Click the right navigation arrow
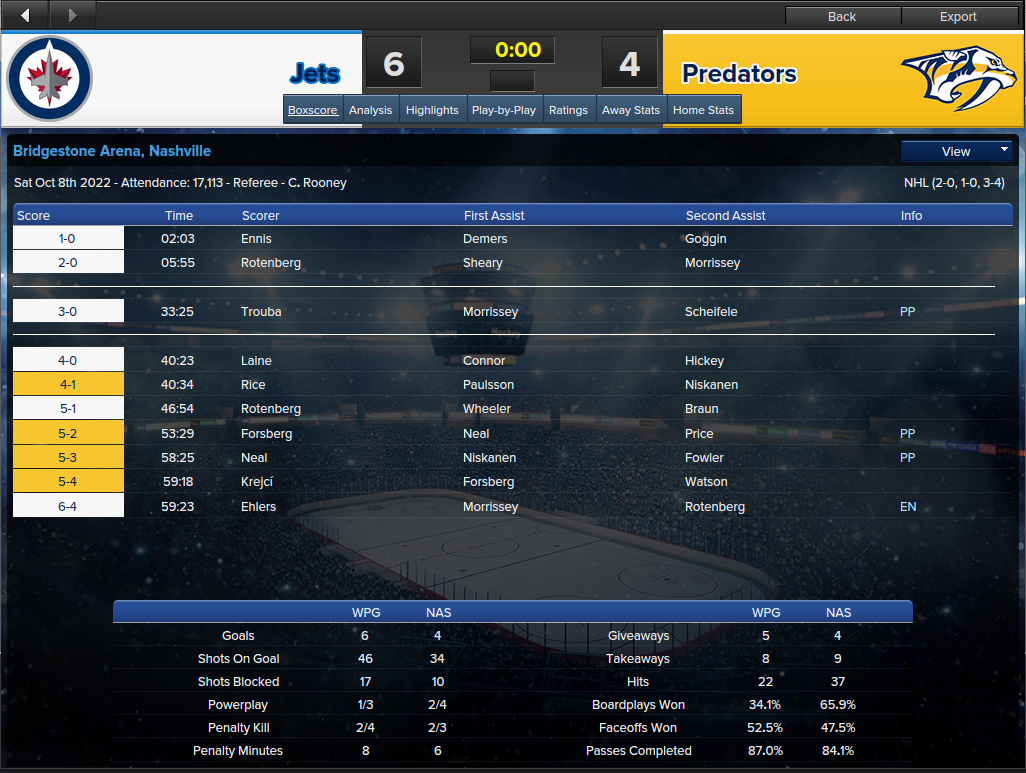 (72, 15)
